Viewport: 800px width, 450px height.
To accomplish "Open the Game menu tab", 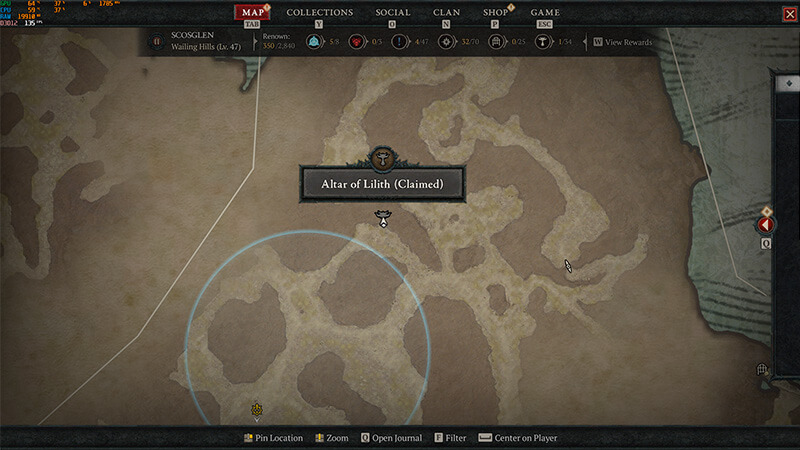I will tap(545, 12).
